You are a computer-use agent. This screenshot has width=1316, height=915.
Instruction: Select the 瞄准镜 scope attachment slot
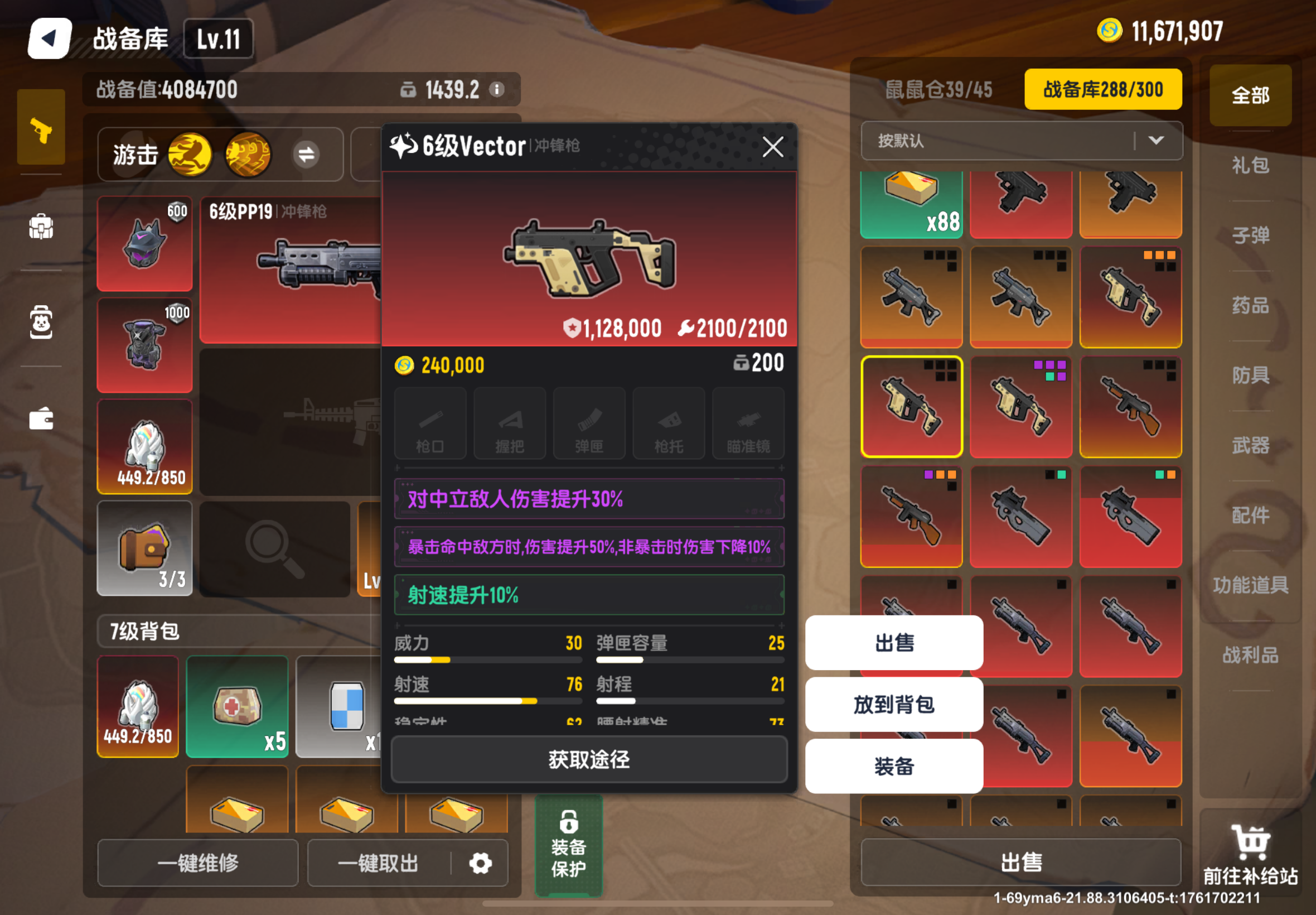point(748,423)
